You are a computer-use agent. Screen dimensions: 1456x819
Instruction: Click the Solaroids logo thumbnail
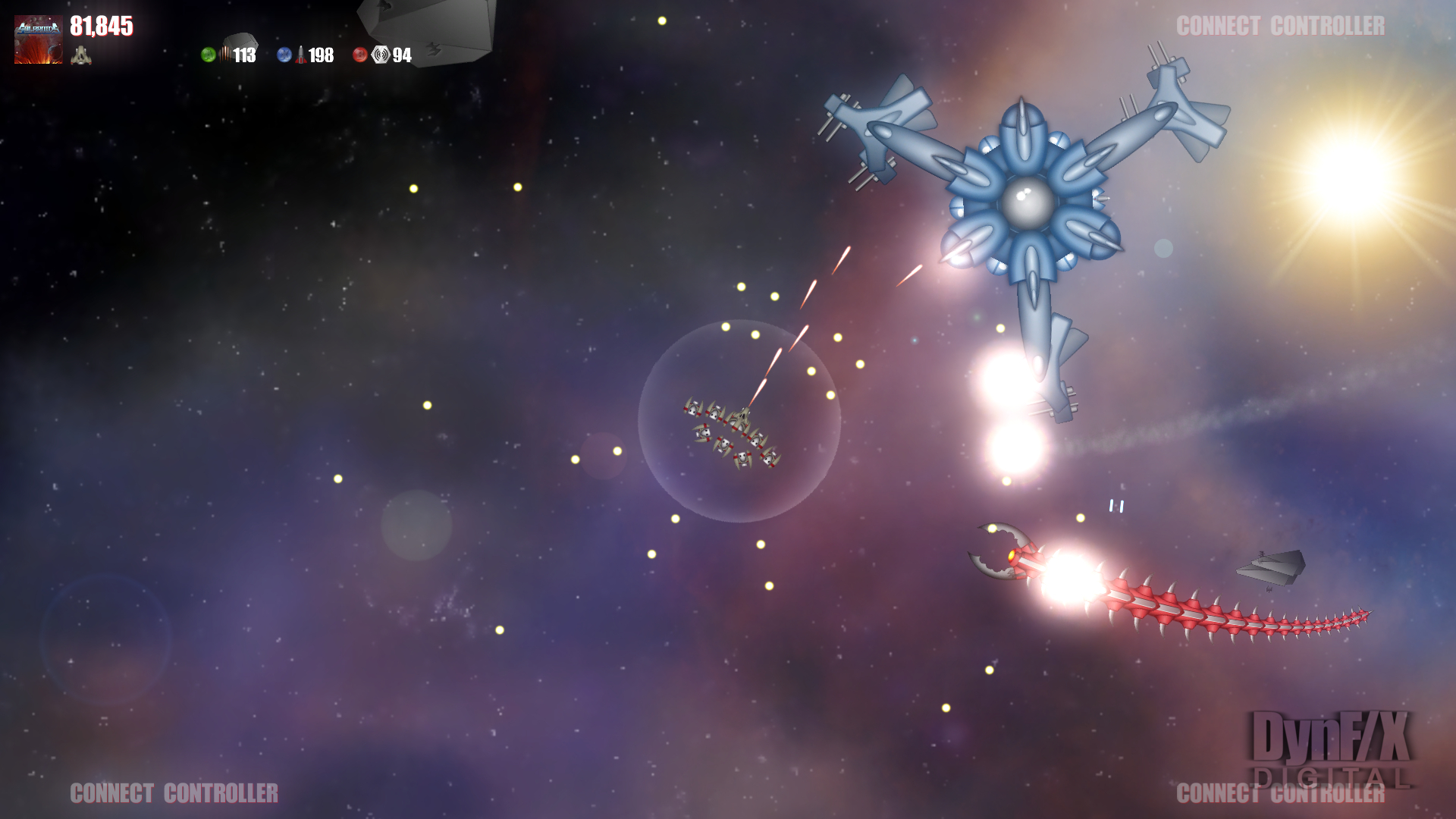(39, 39)
